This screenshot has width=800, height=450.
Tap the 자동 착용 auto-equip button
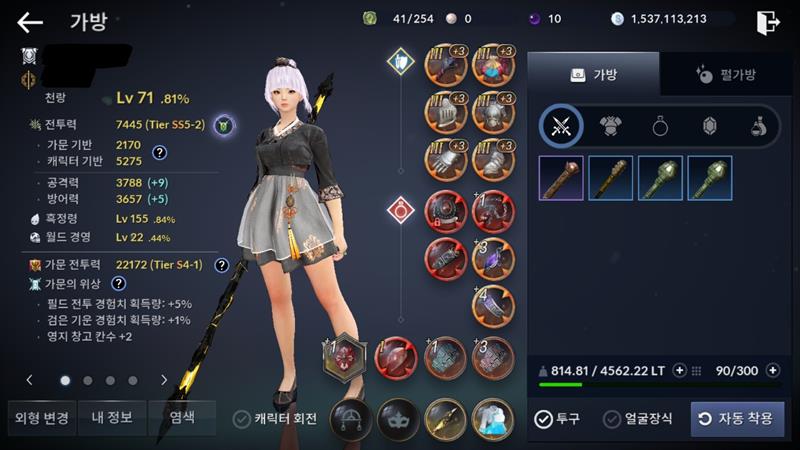(737, 419)
